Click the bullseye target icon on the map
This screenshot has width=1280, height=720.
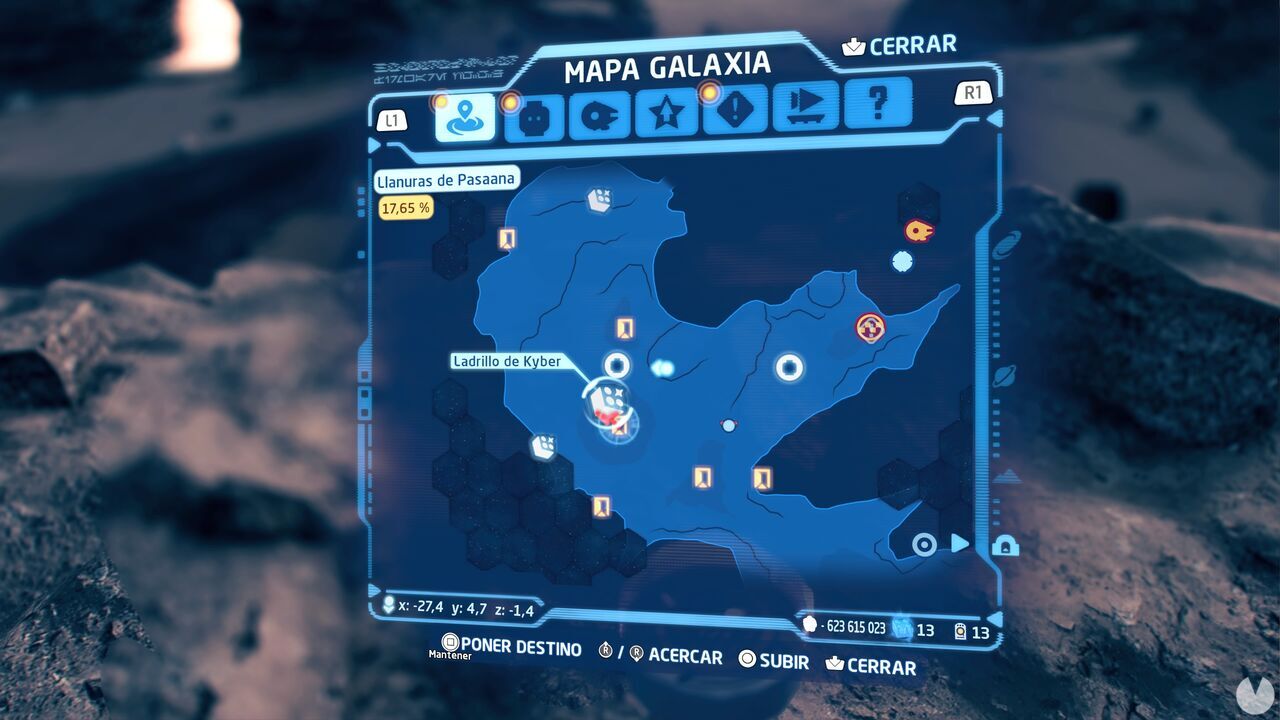pos(925,544)
